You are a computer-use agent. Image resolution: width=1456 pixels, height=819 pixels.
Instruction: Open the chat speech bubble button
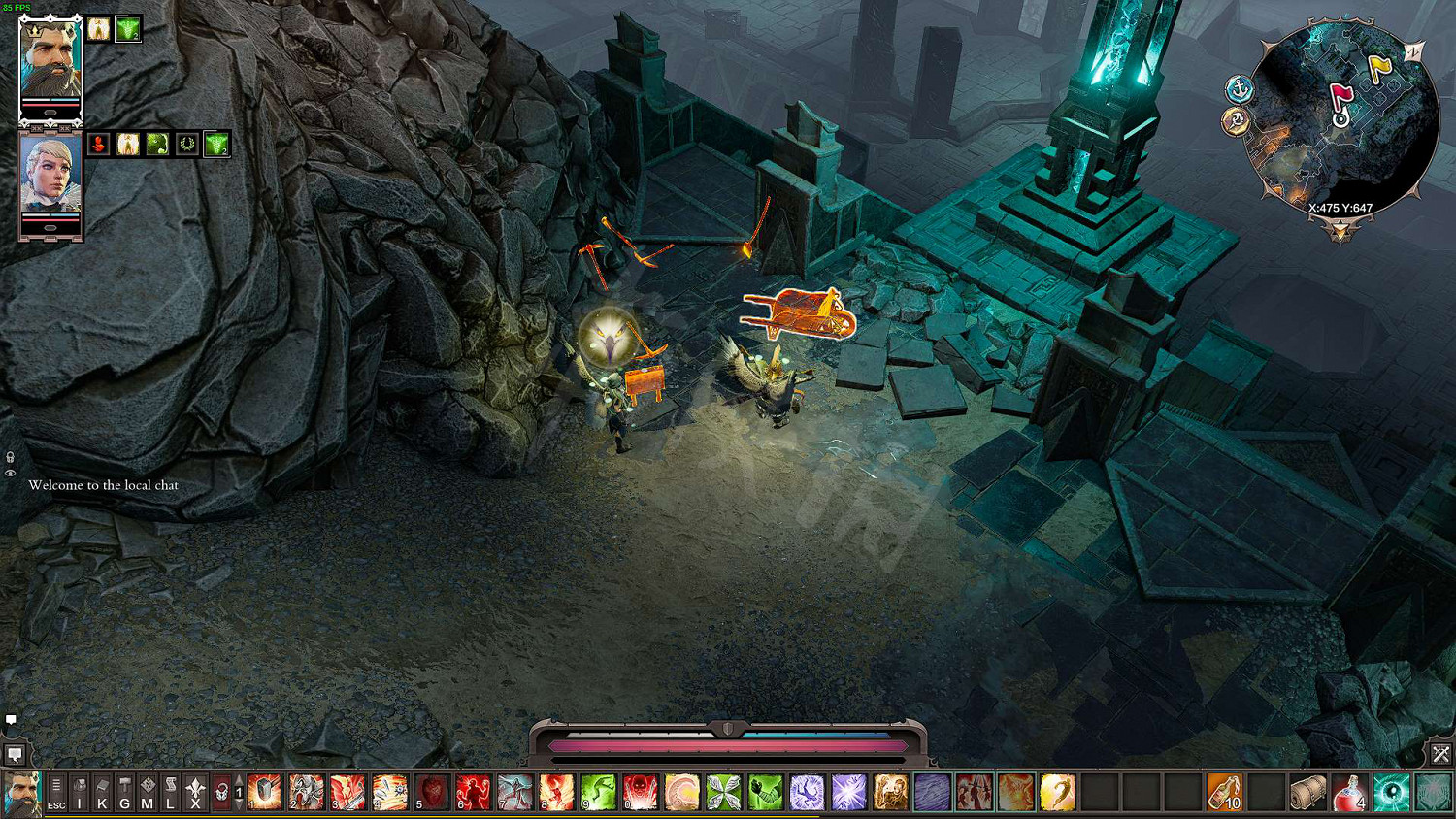(15, 754)
